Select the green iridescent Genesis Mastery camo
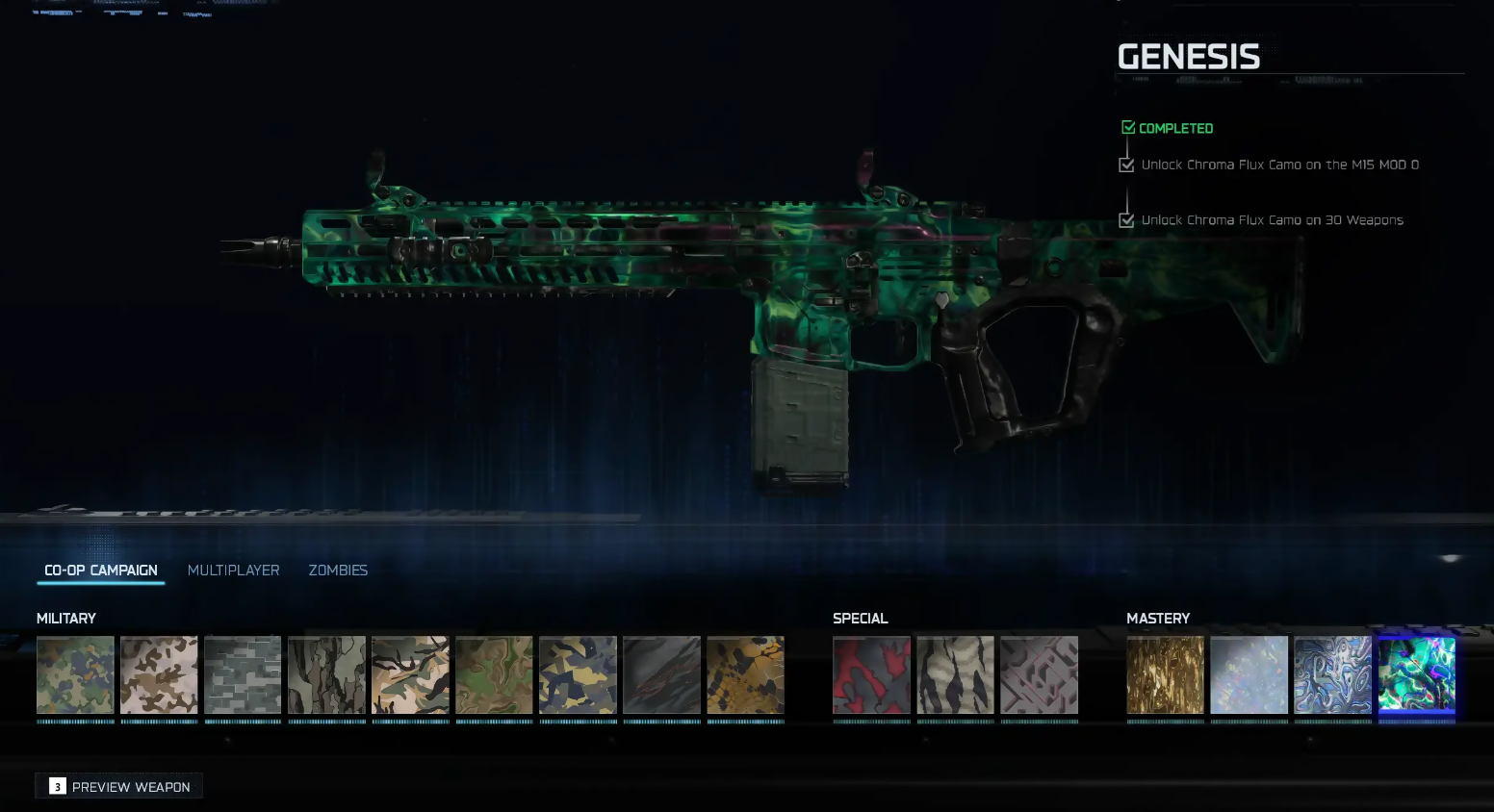The width and height of the screenshot is (1494, 812). [1416, 674]
